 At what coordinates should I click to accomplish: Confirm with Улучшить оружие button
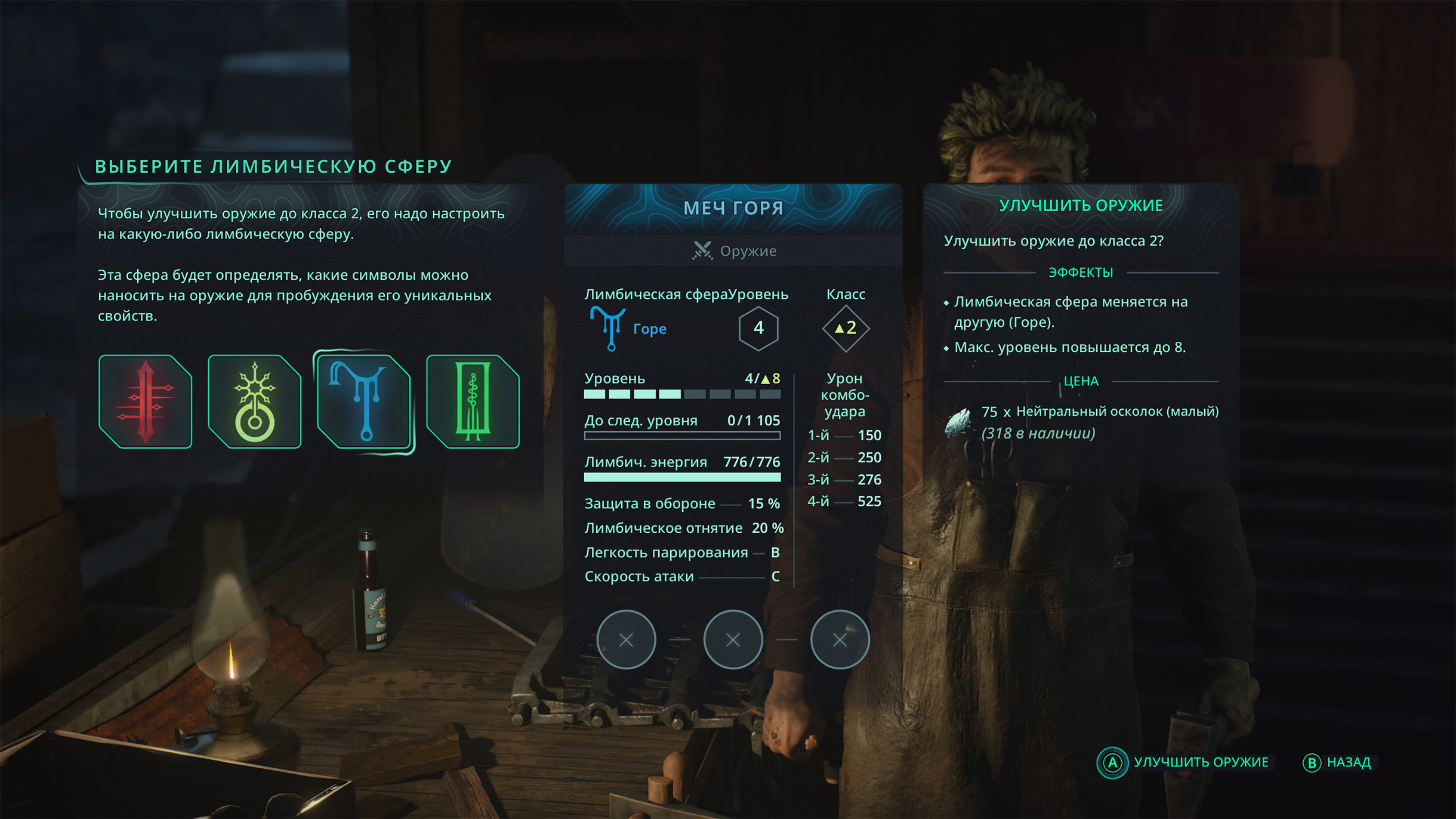click(x=1184, y=762)
